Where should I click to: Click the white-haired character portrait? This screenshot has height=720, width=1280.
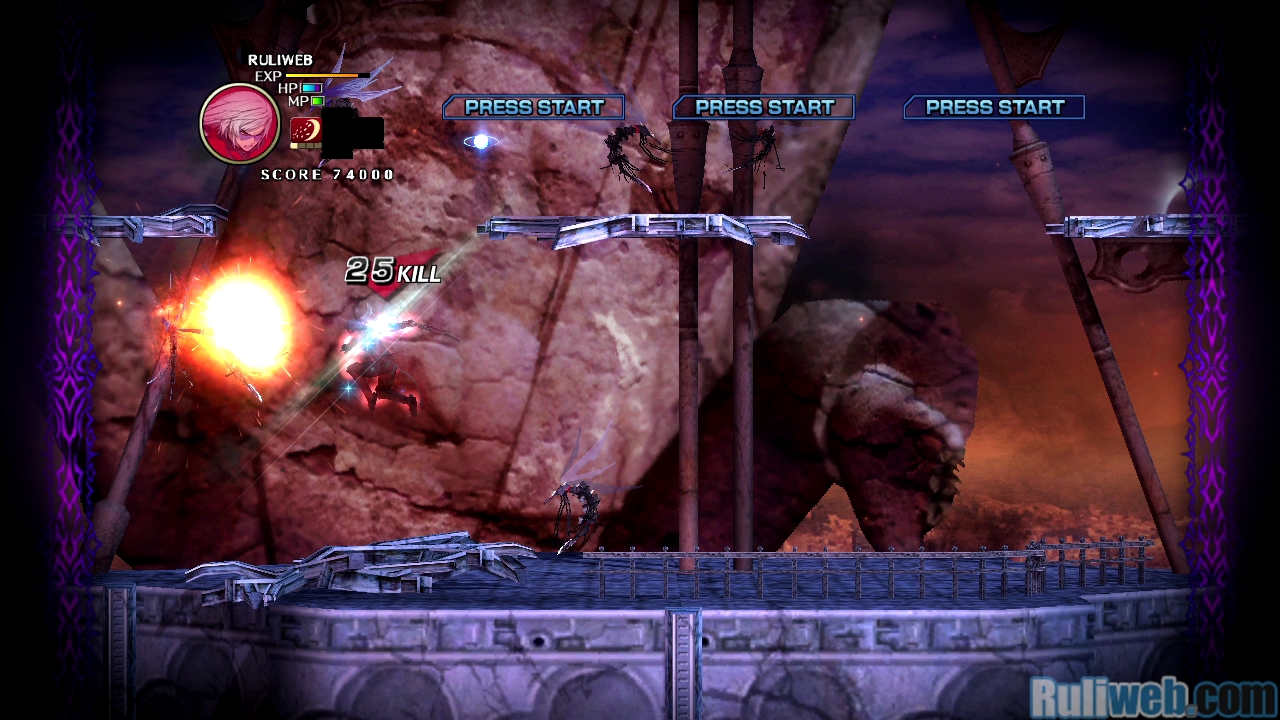click(239, 123)
